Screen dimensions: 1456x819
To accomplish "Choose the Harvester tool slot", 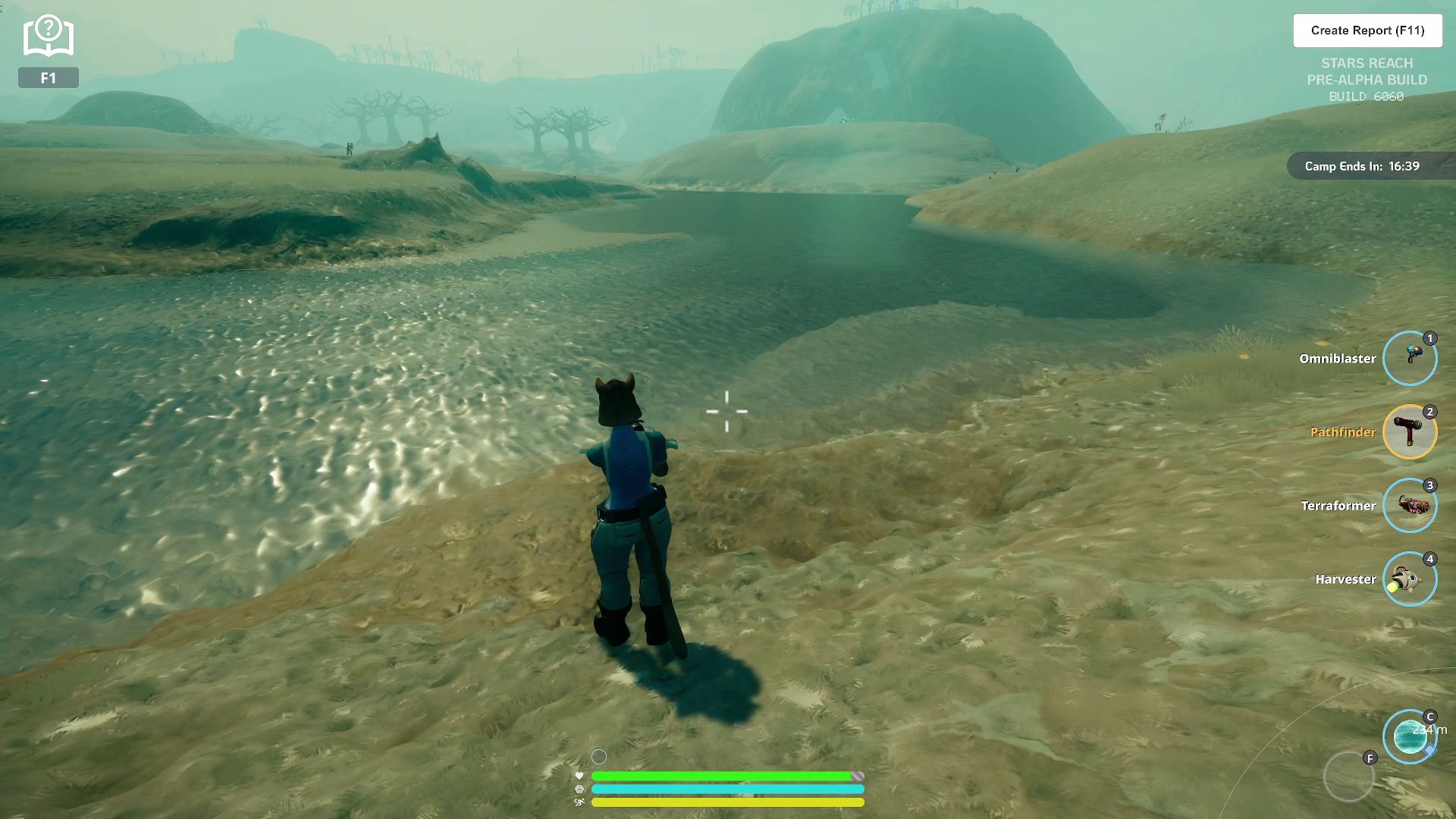I will point(1409,579).
